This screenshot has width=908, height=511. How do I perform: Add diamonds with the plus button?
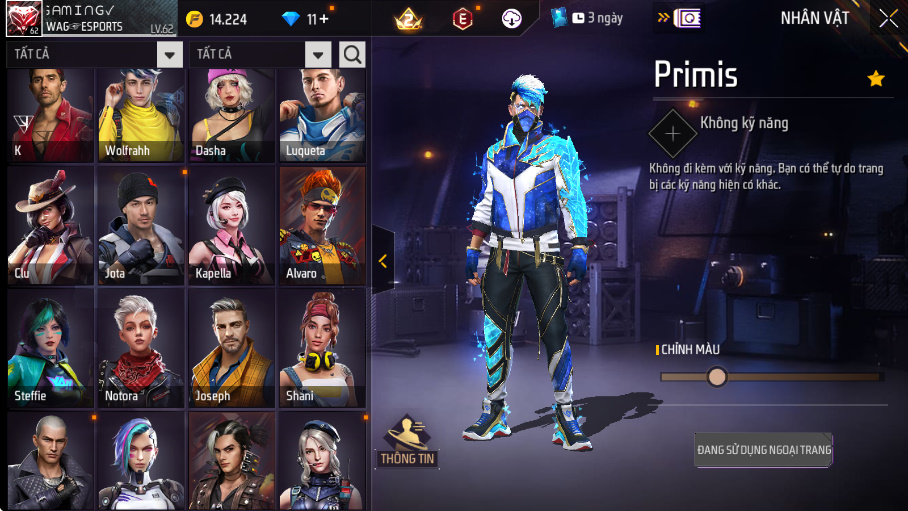[x=323, y=19]
